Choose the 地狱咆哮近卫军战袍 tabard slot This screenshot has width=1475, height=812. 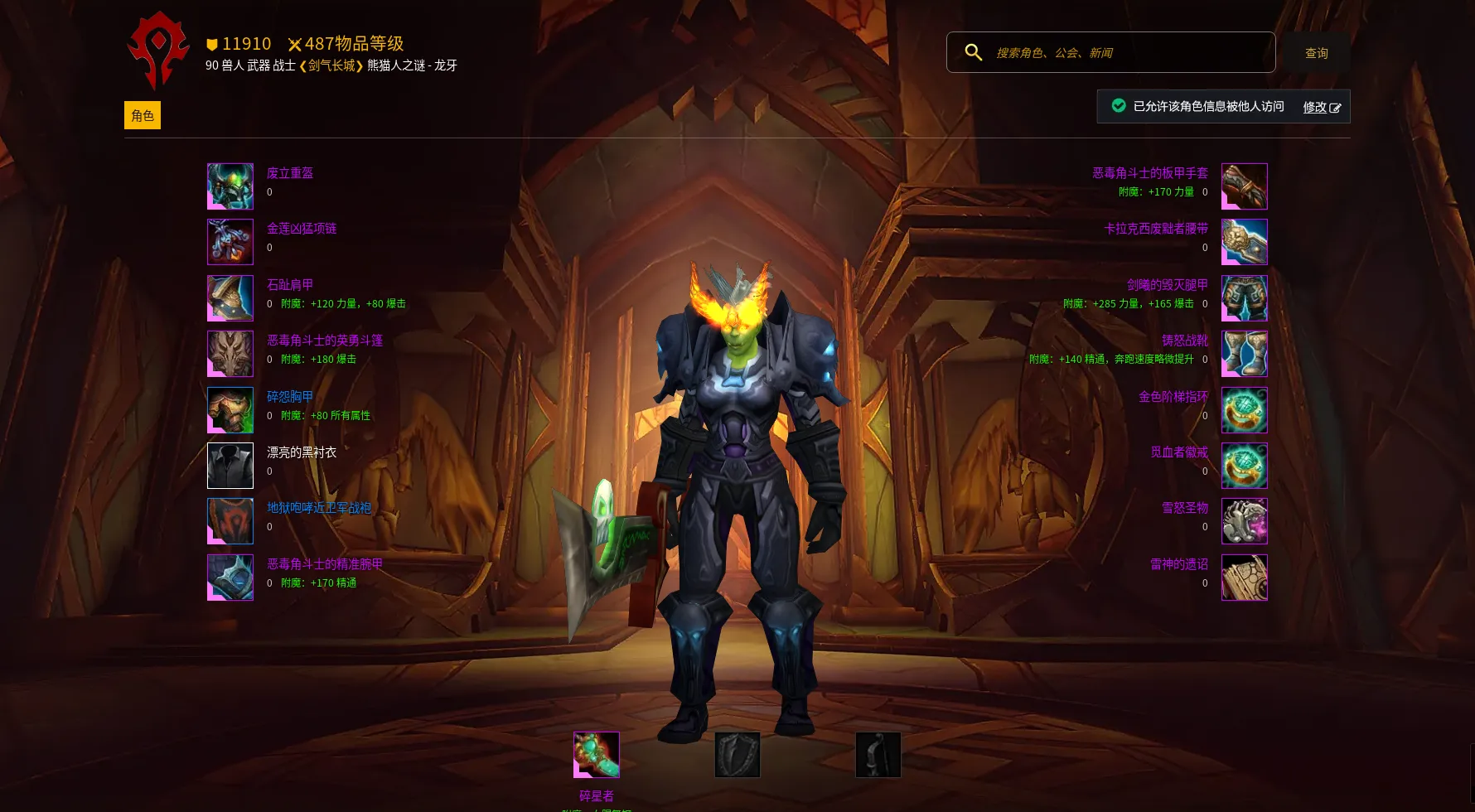coord(230,521)
